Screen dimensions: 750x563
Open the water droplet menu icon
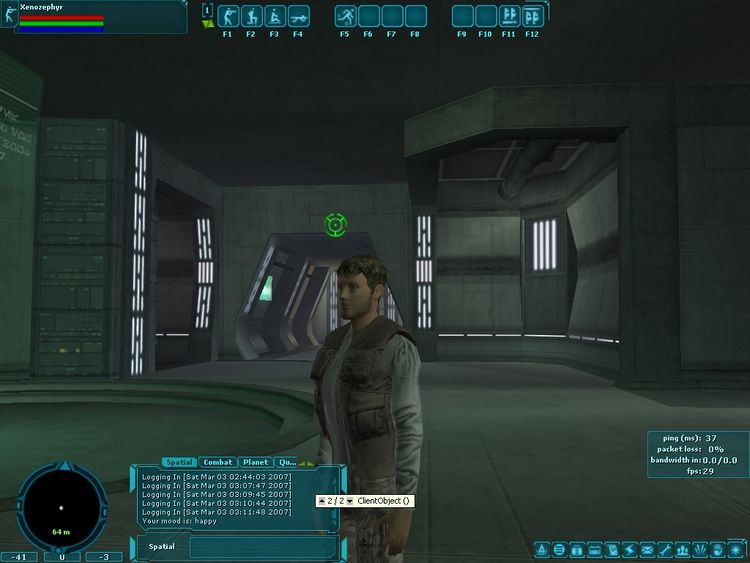point(542,550)
